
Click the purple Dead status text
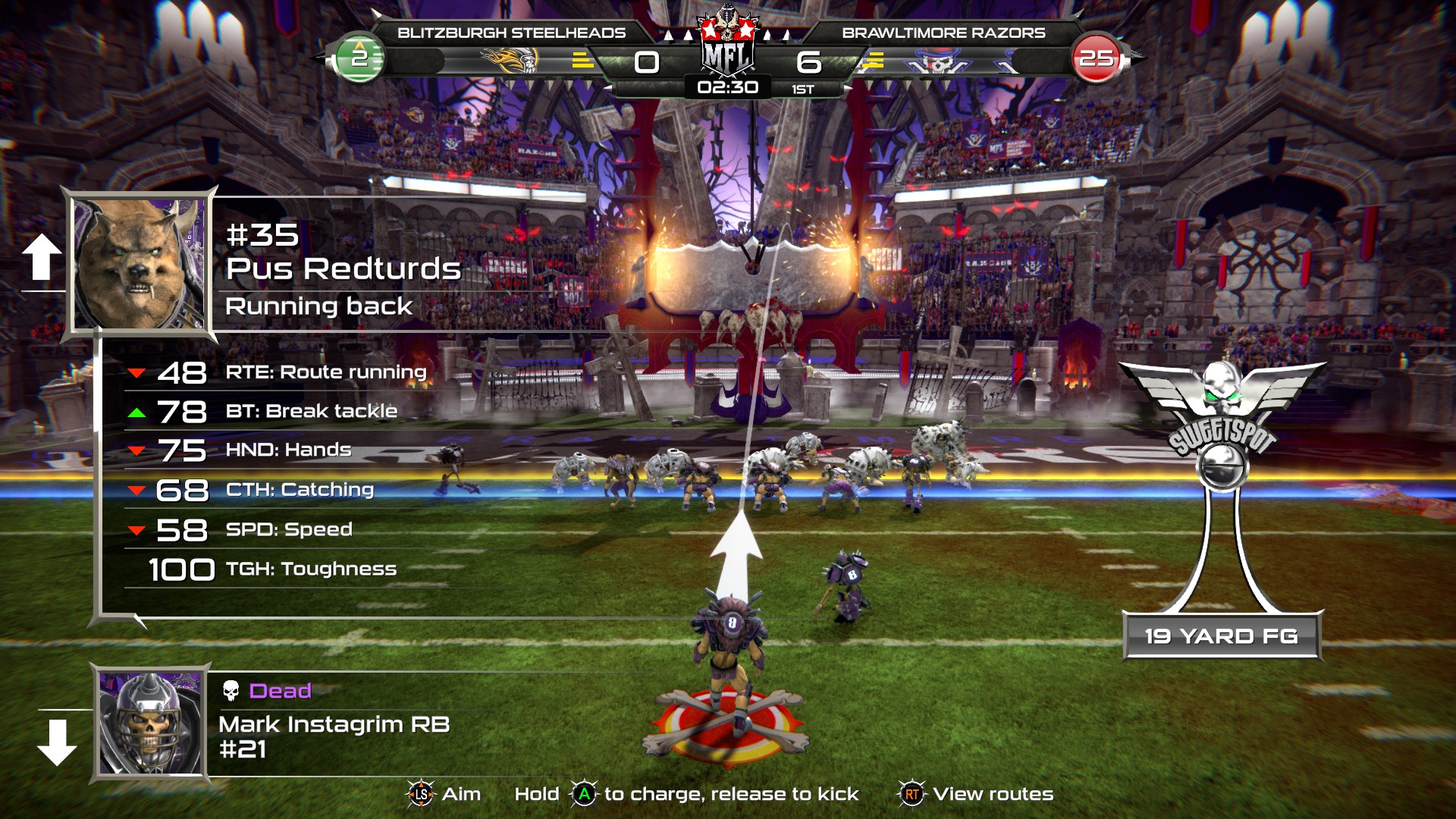pos(280,691)
